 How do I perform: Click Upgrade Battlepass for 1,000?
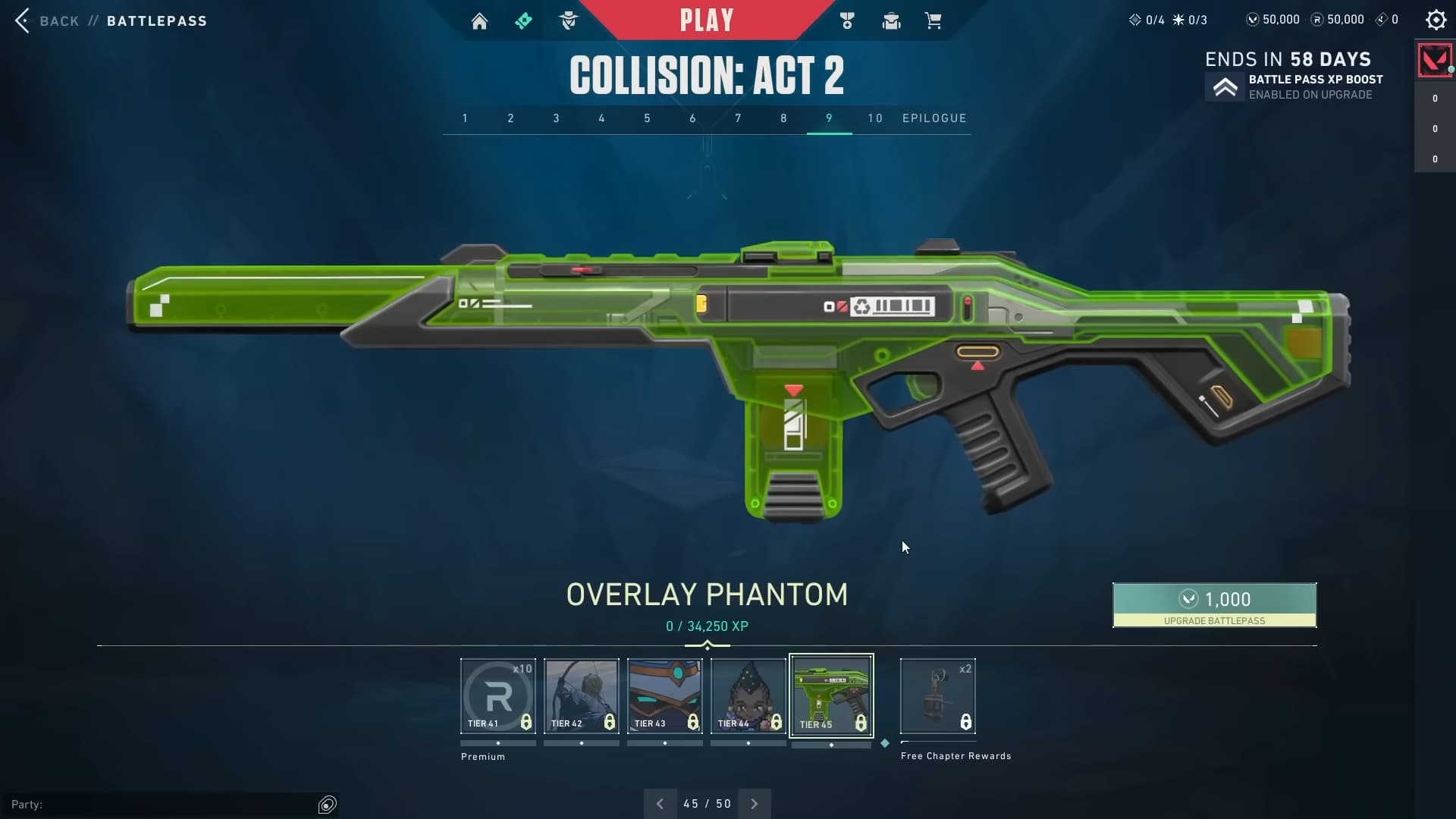(x=1213, y=605)
